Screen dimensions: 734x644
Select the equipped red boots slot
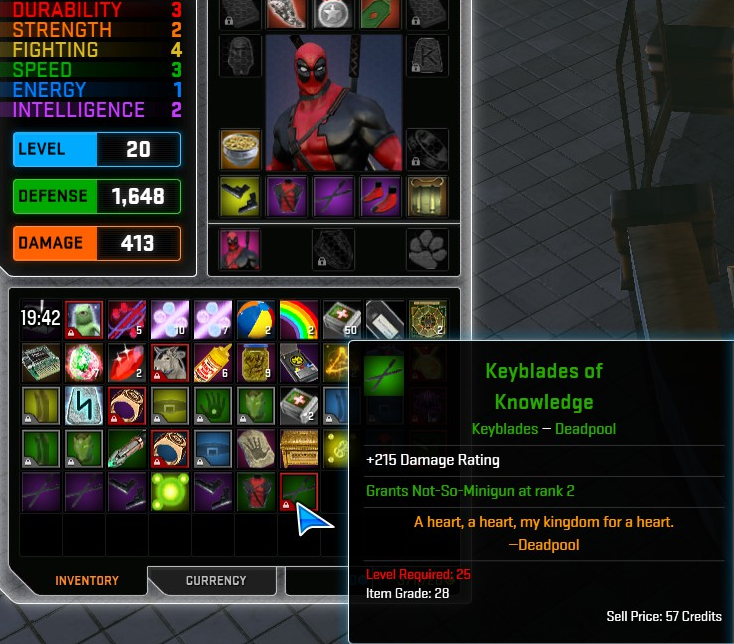[380, 196]
